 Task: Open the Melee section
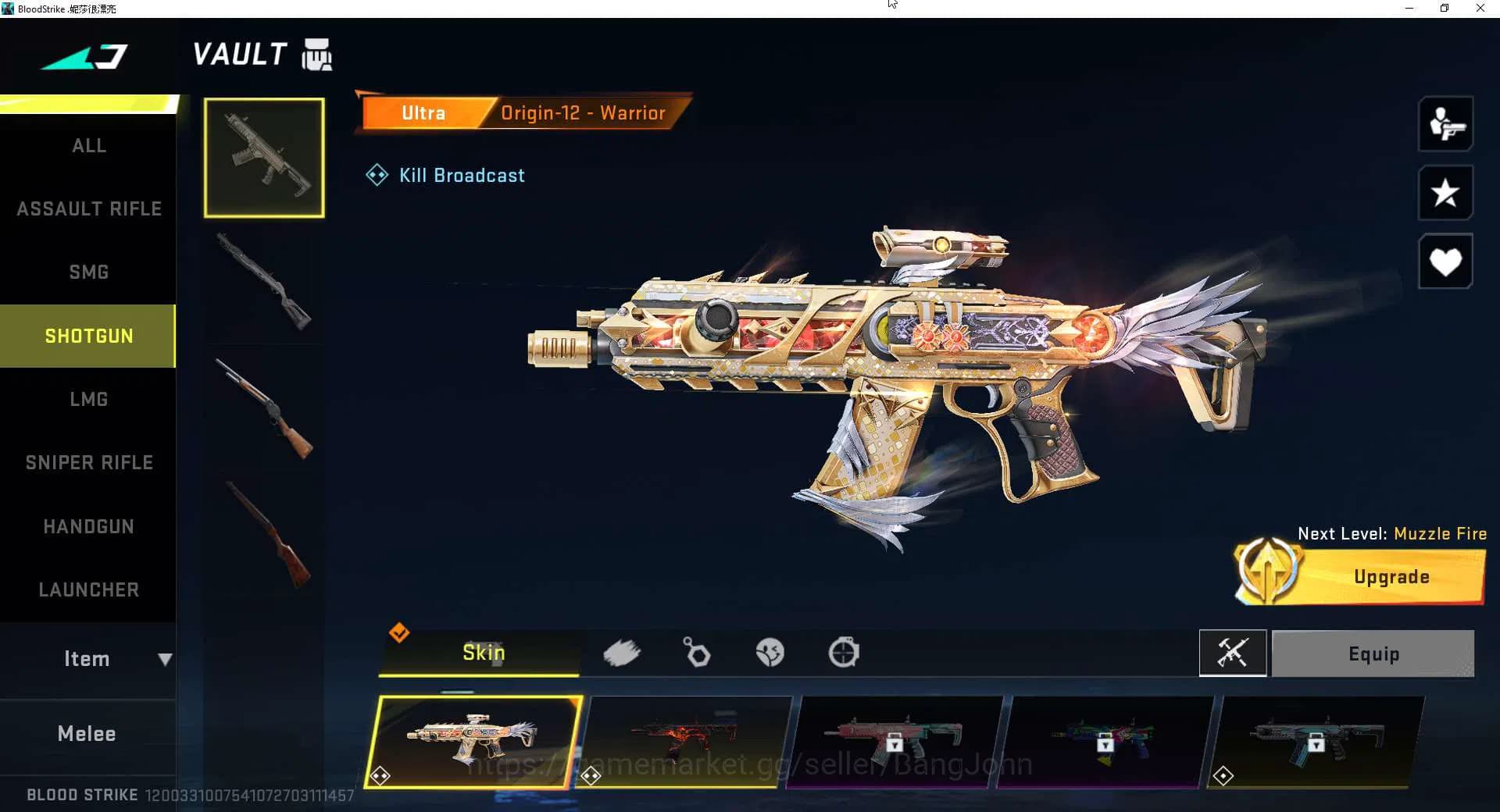click(x=87, y=734)
